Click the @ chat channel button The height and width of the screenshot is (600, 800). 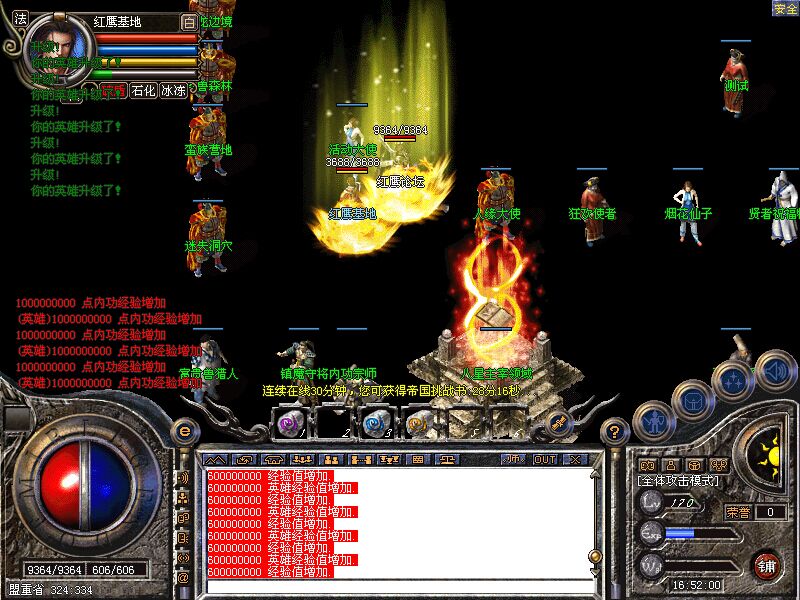[183, 577]
